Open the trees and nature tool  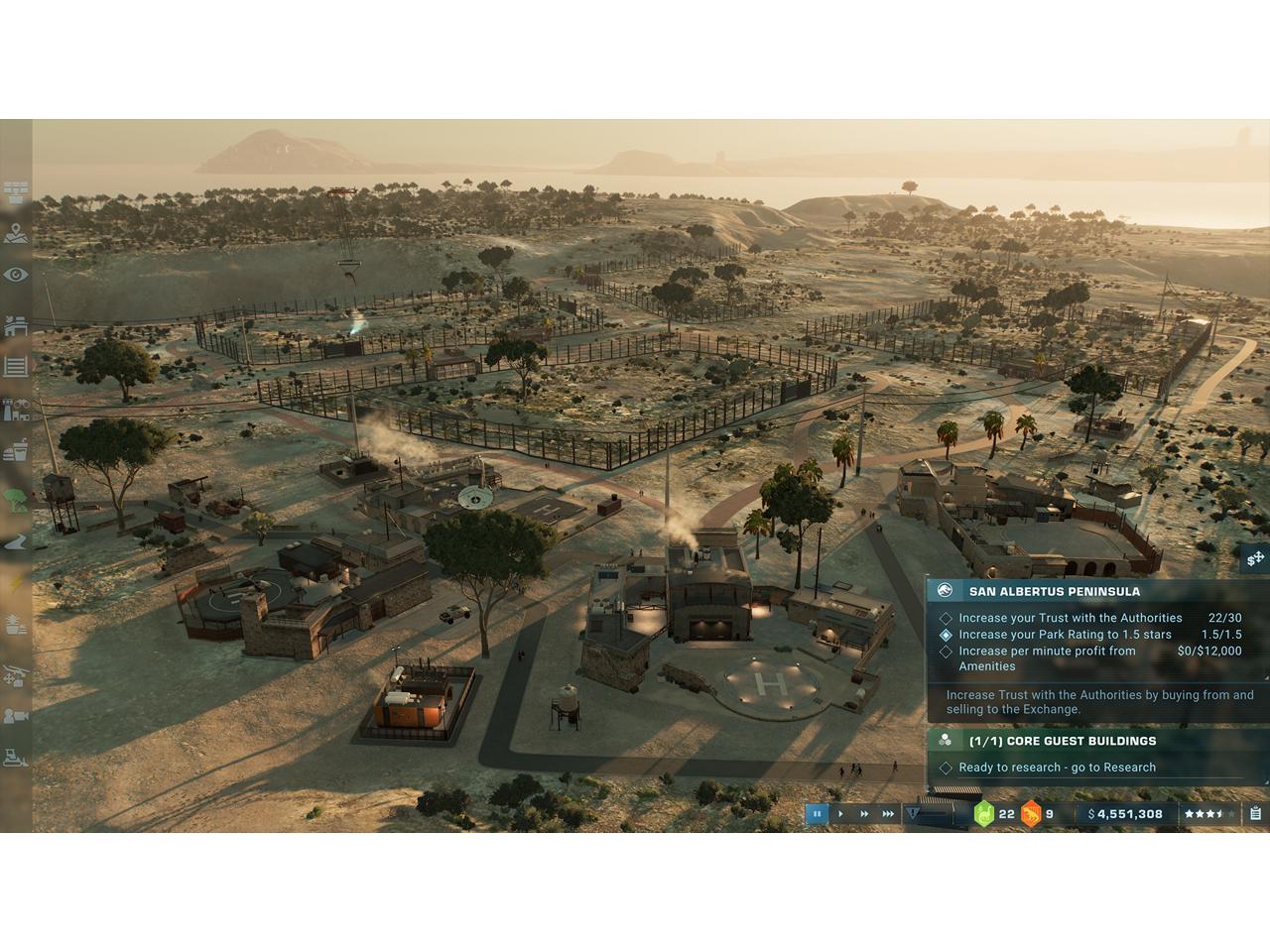[x=15, y=499]
